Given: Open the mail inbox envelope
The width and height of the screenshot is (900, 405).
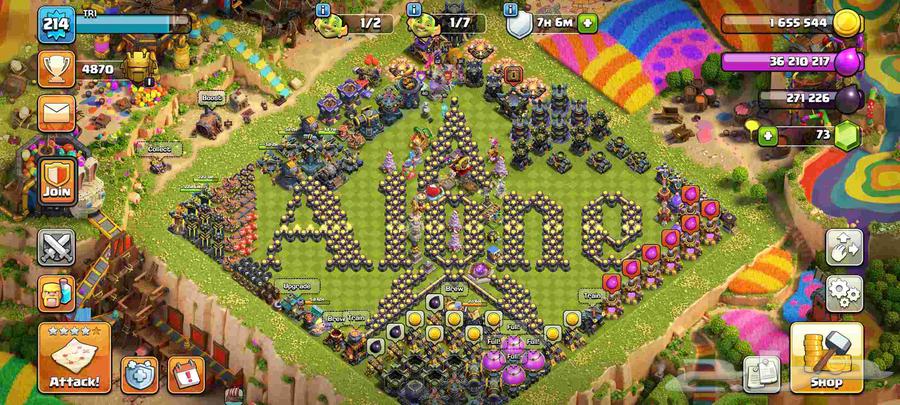Looking at the screenshot, I should click(56, 111).
